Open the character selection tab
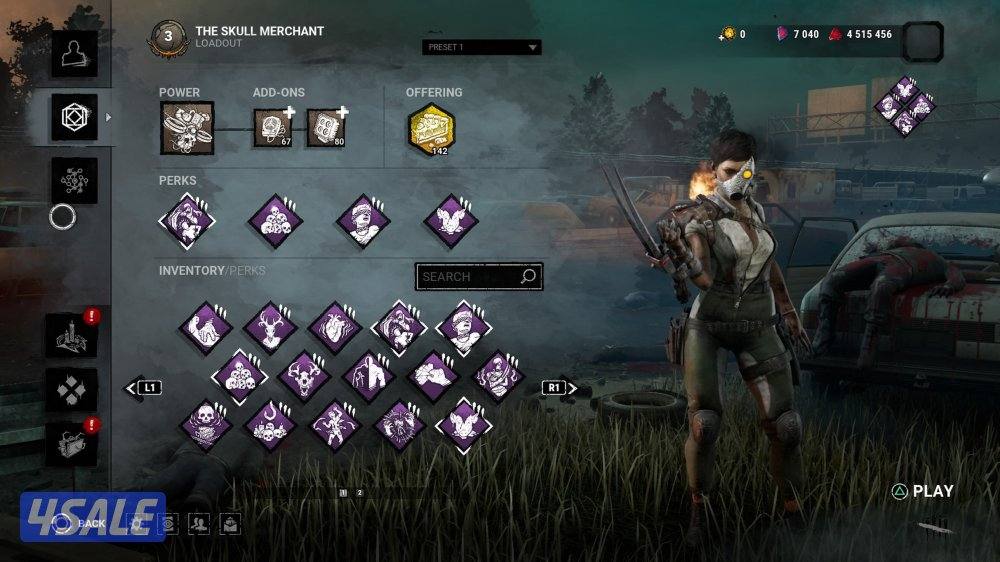 [75, 54]
